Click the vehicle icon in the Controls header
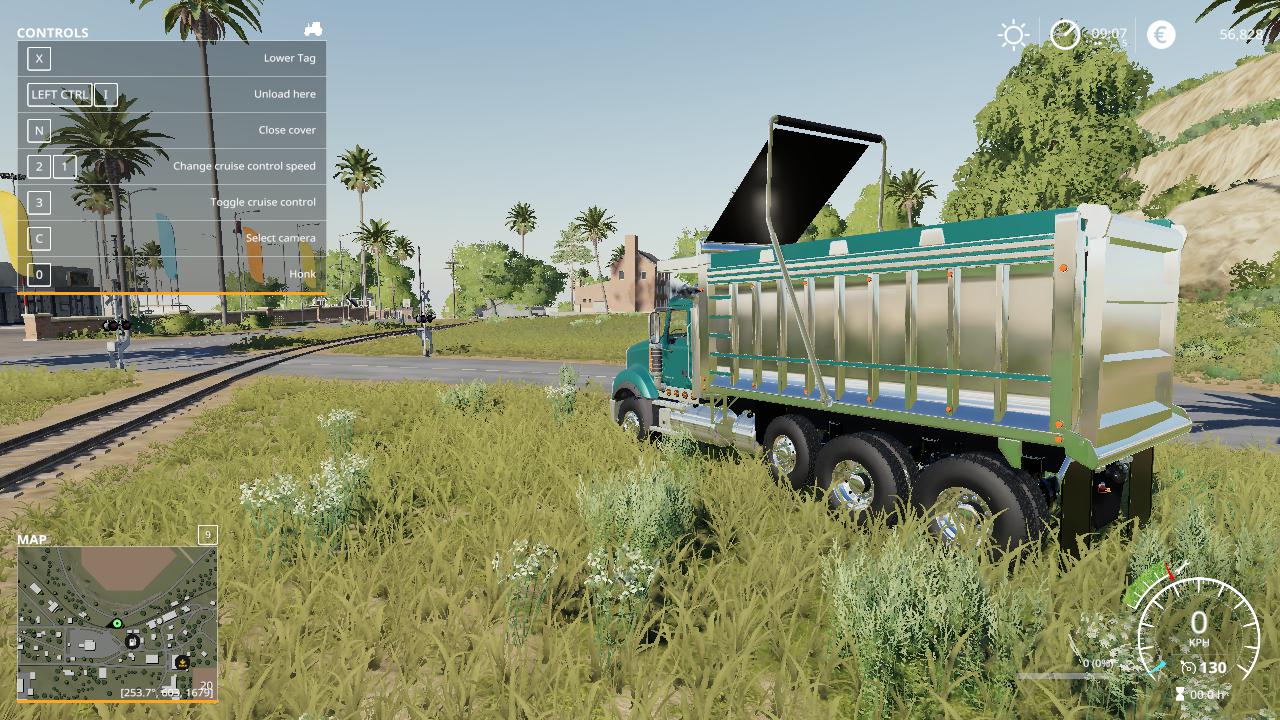The height and width of the screenshot is (720, 1280). click(313, 30)
